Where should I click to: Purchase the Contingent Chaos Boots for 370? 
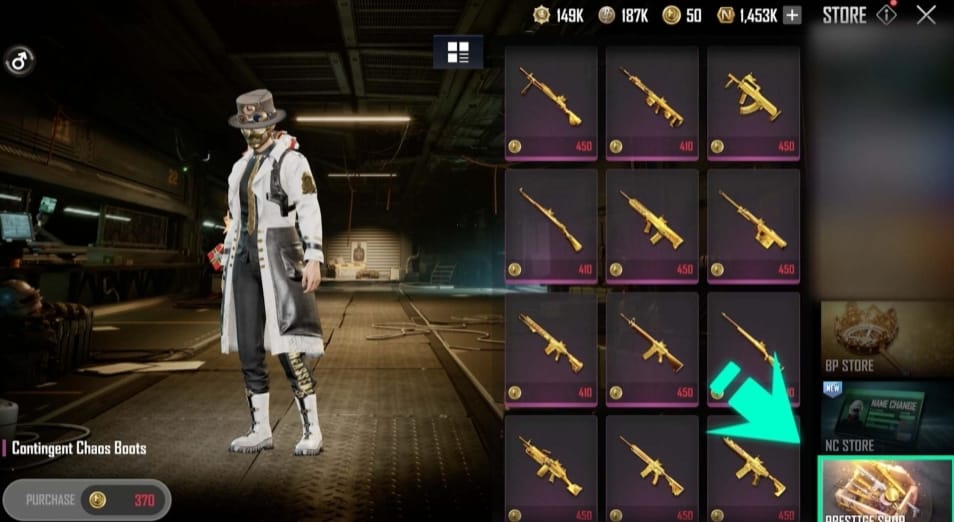pos(87,500)
